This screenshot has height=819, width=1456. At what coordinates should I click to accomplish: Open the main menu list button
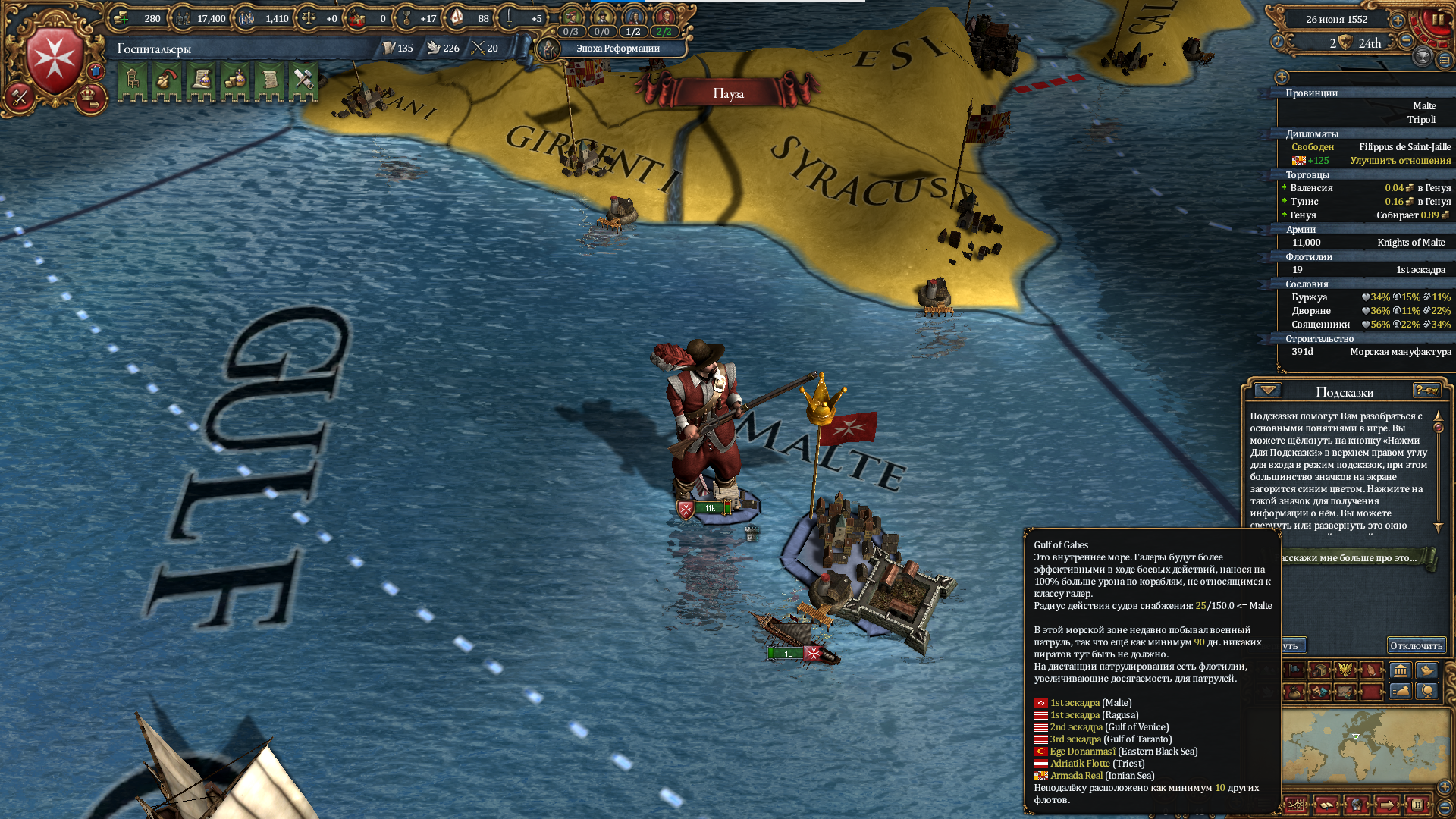coord(1445,60)
